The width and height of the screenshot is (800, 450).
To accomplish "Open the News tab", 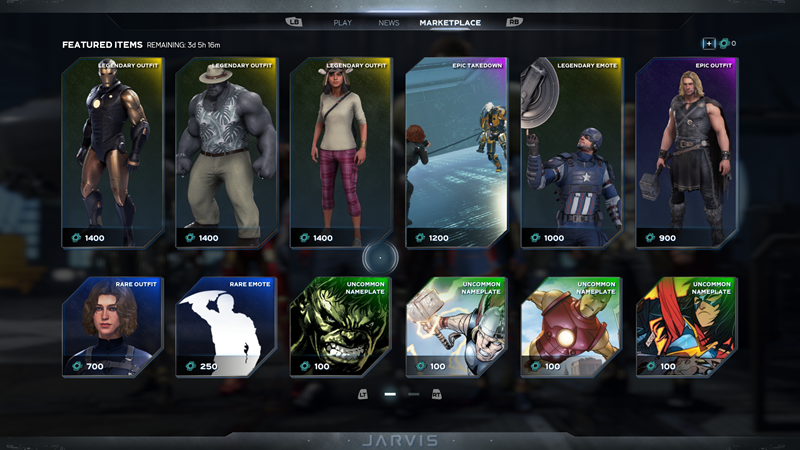I will 389,22.
